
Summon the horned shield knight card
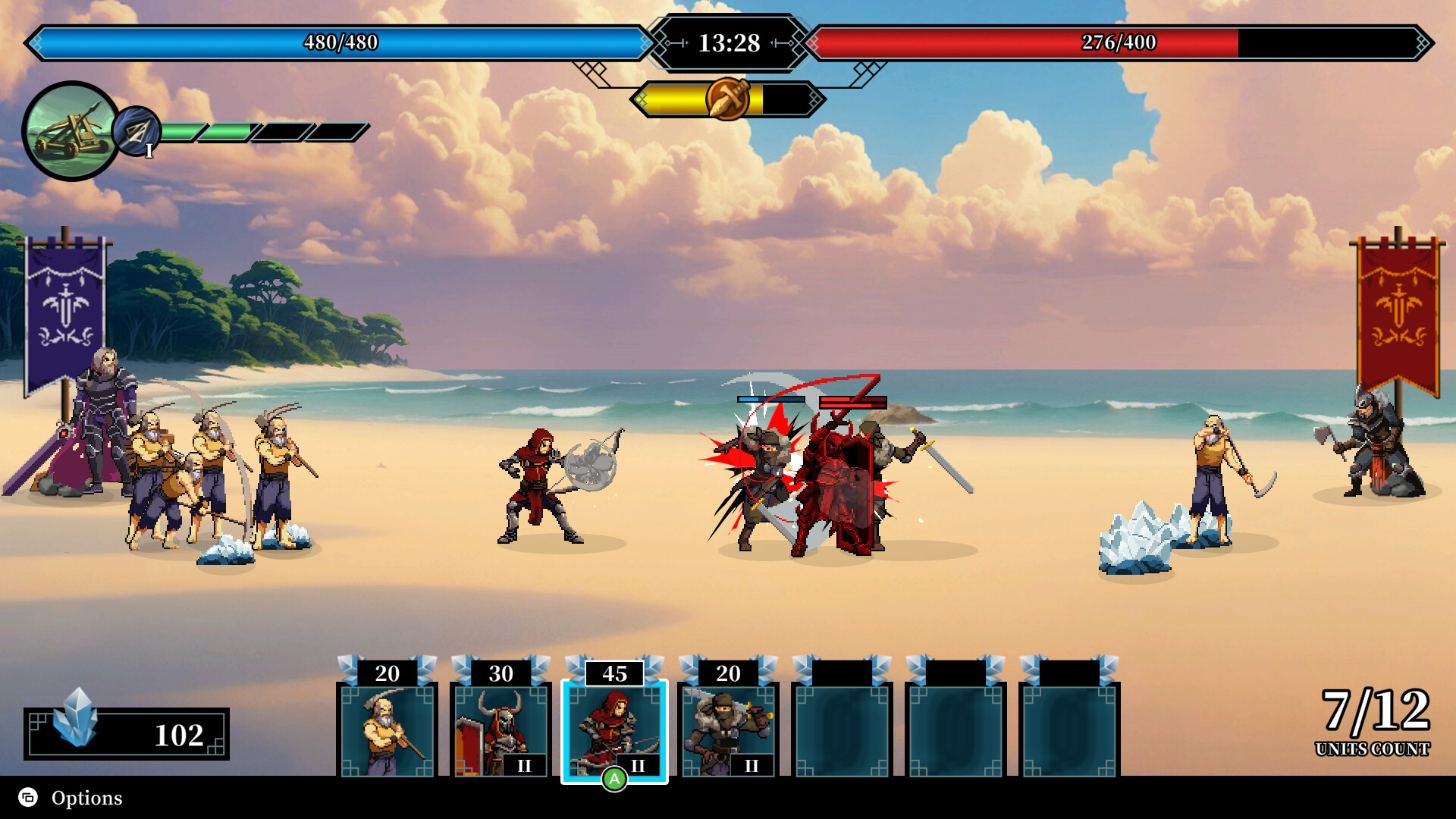coord(500,728)
